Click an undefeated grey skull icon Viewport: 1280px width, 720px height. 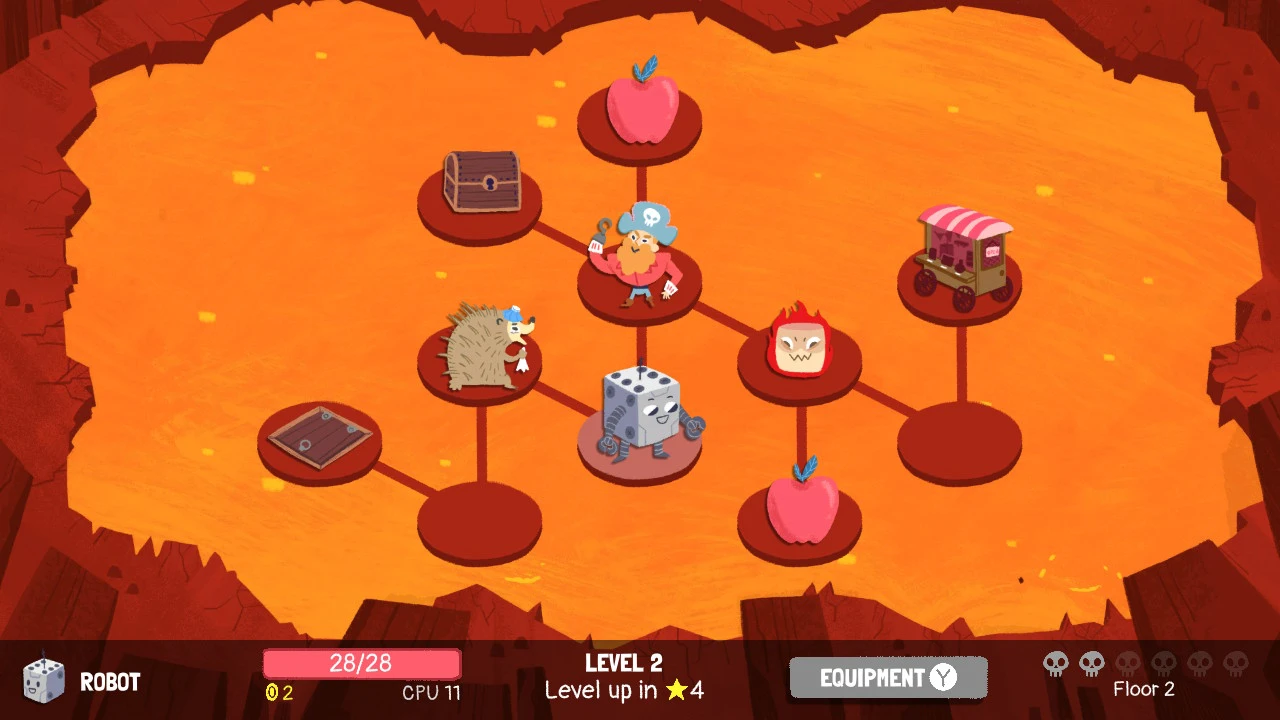coord(1130,662)
